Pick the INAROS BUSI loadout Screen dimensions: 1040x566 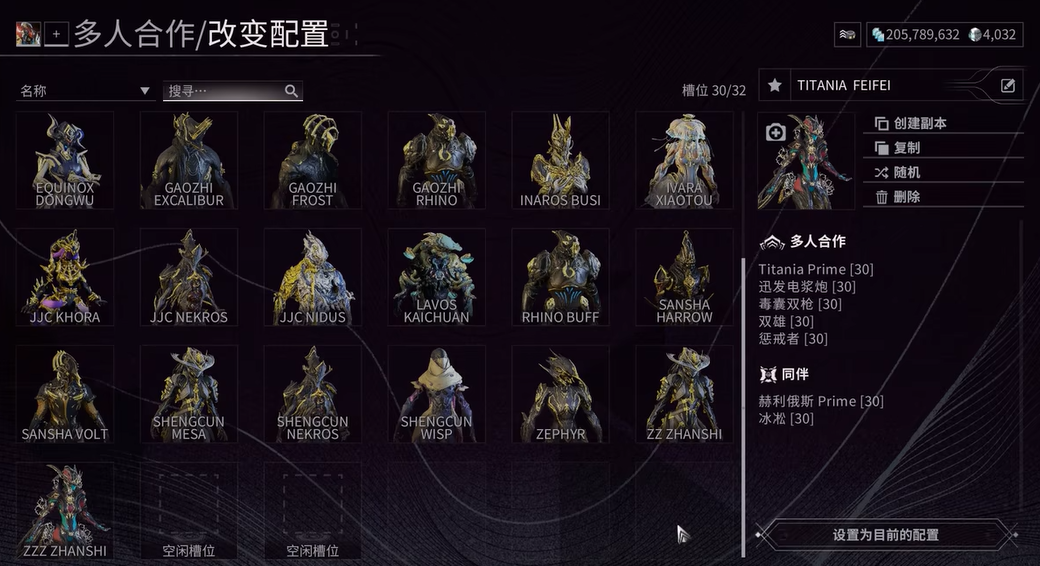pos(561,160)
